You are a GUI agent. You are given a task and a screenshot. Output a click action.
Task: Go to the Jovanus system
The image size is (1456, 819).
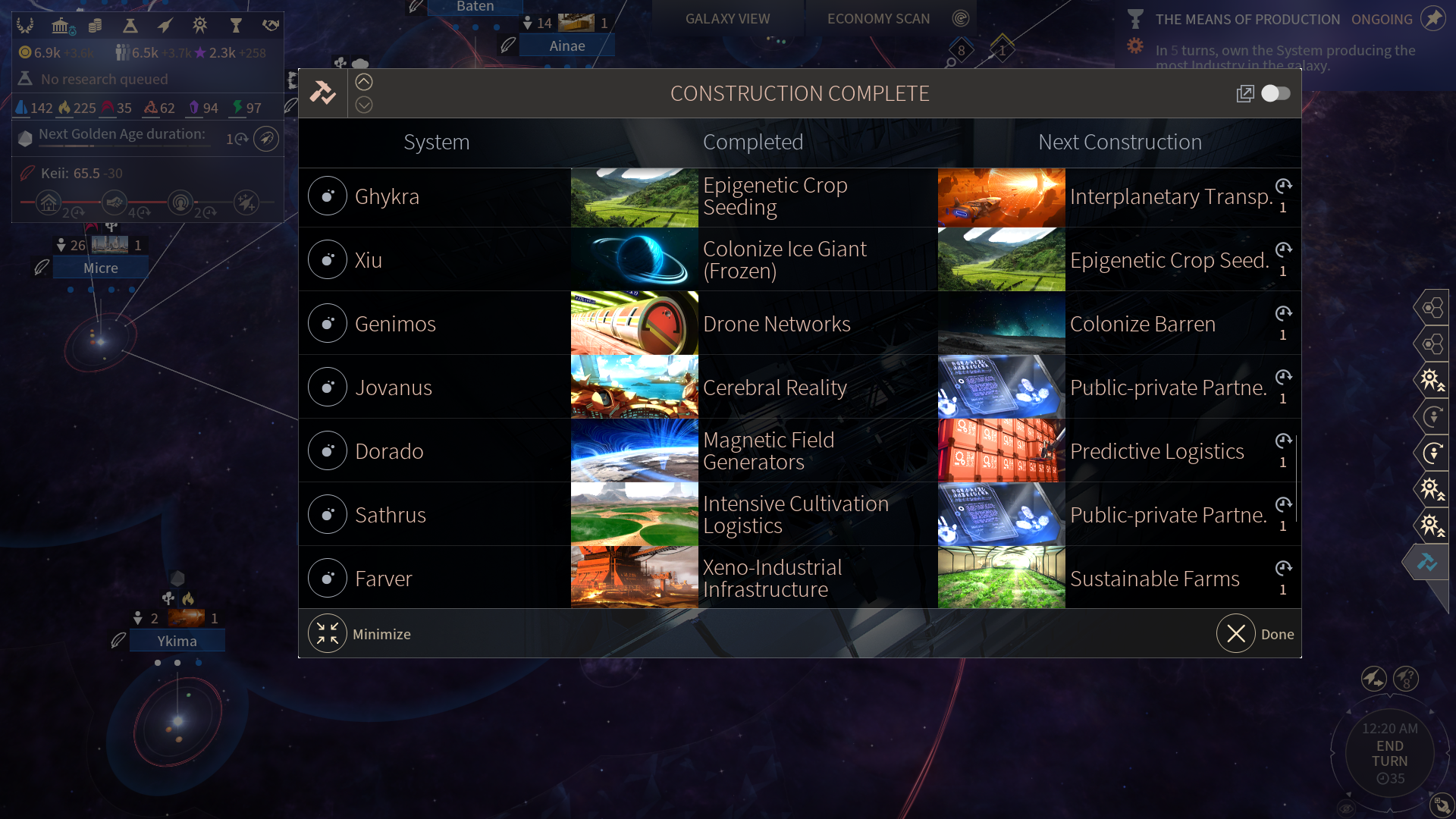pos(393,388)
